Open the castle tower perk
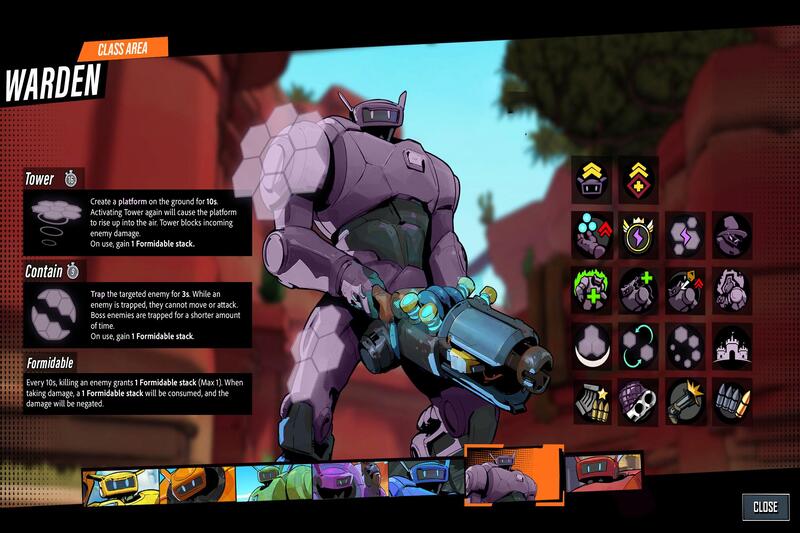800x533 pixels. (731, 345)
